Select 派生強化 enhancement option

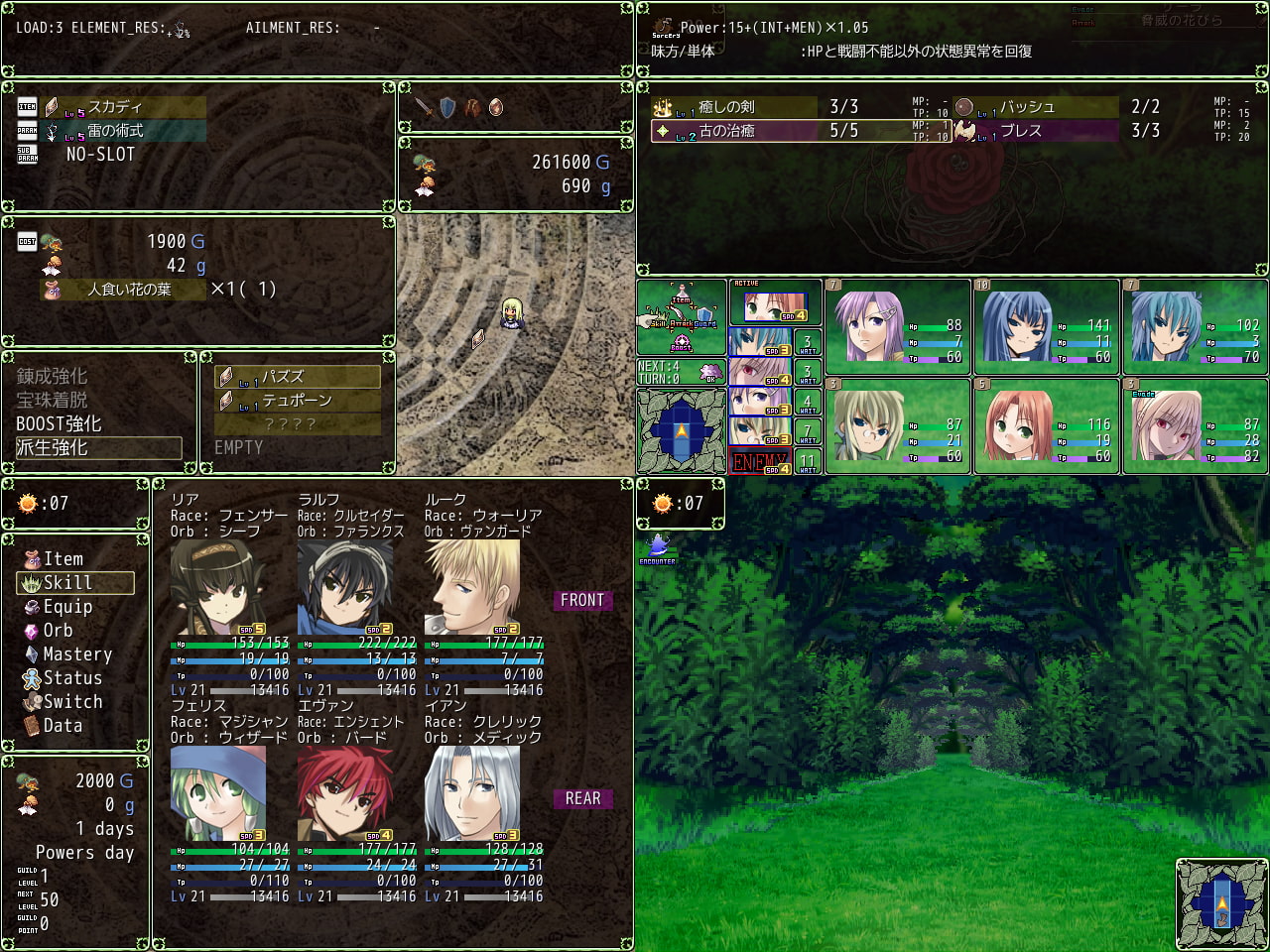(53, 448)
